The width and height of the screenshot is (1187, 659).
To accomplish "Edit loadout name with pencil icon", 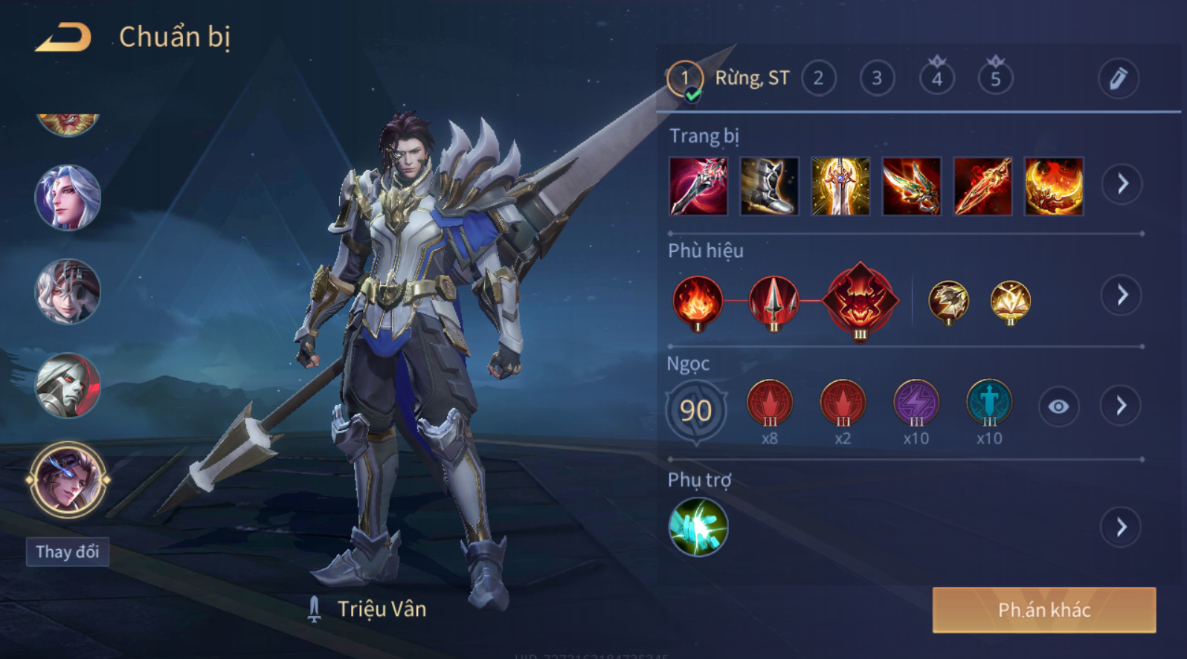I will (1117, 78).
